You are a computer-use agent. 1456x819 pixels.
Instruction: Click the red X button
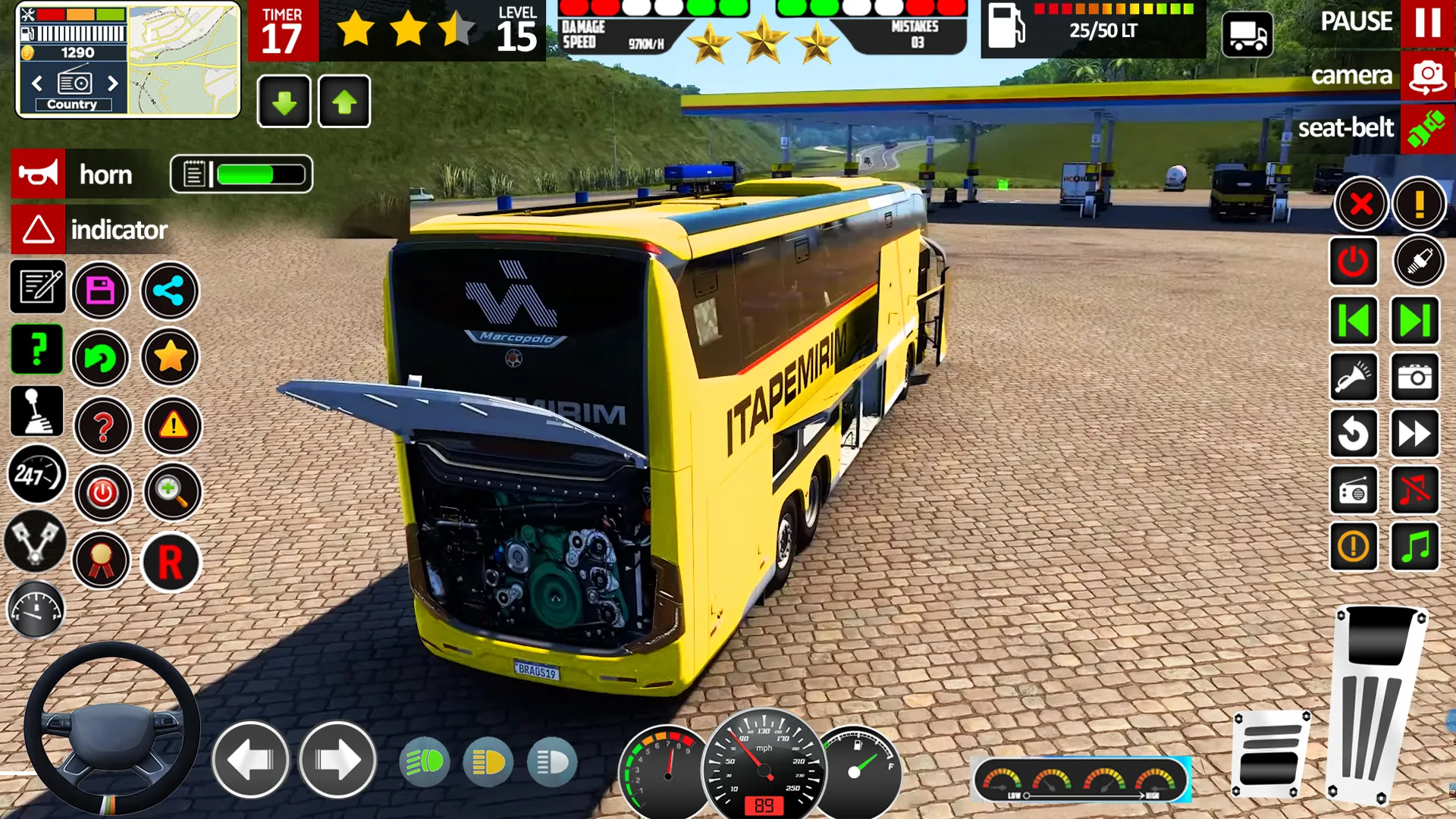coord(1361,204)
